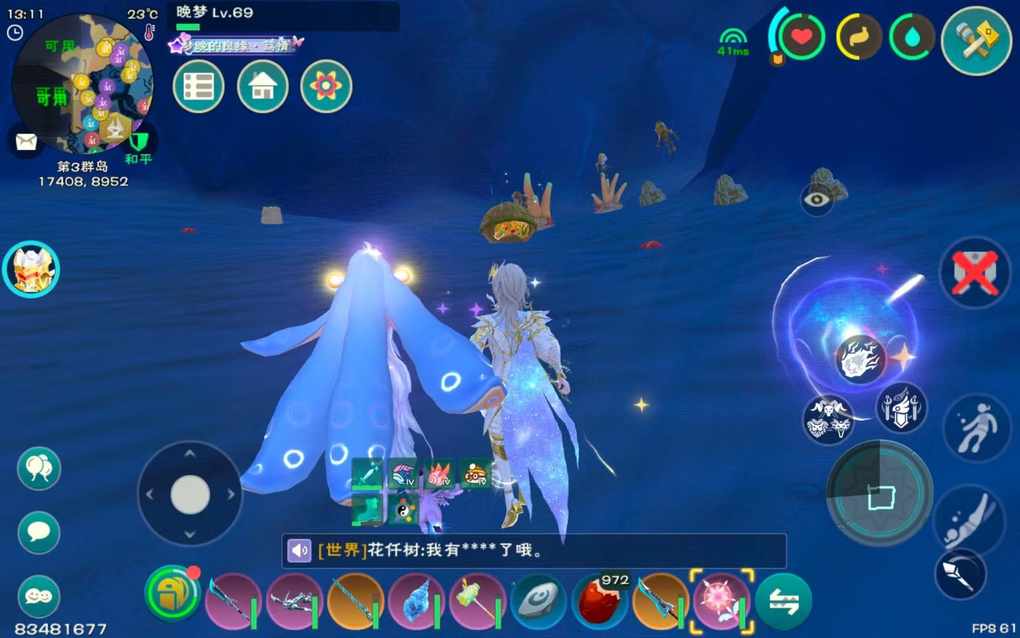1020x638 pixels.
Task: Open the hammer crafting menu
Action: [976, 41]
